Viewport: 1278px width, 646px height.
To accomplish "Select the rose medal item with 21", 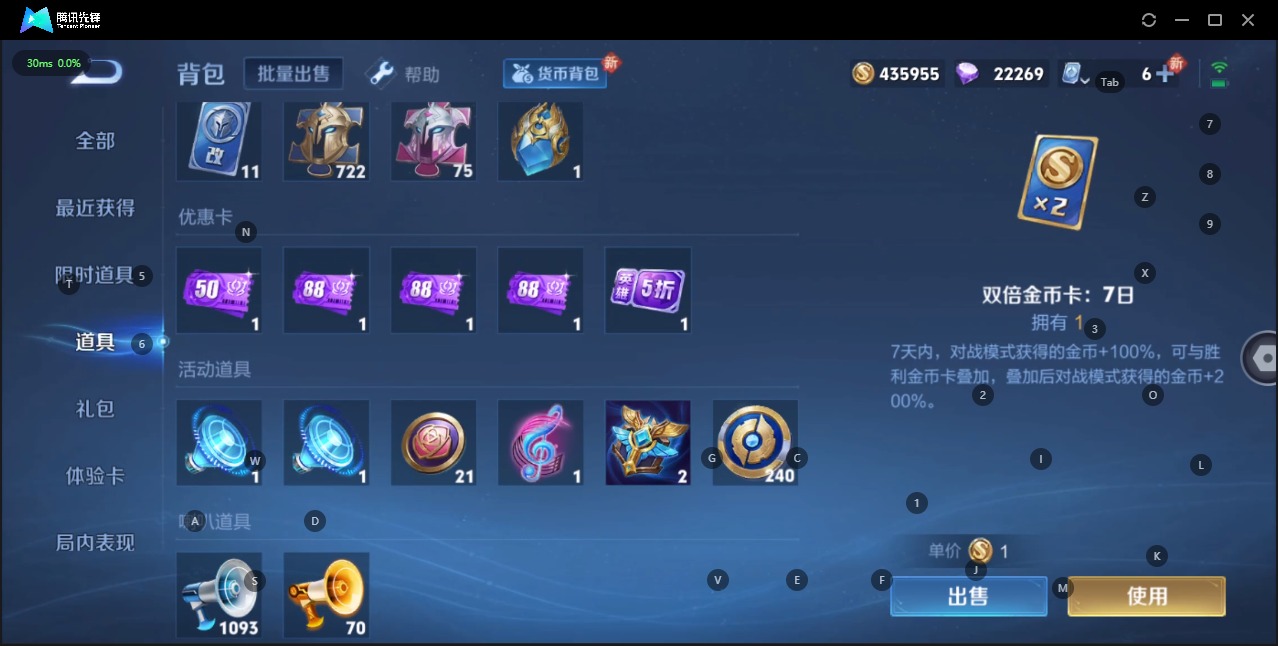I will click(433, 442).
